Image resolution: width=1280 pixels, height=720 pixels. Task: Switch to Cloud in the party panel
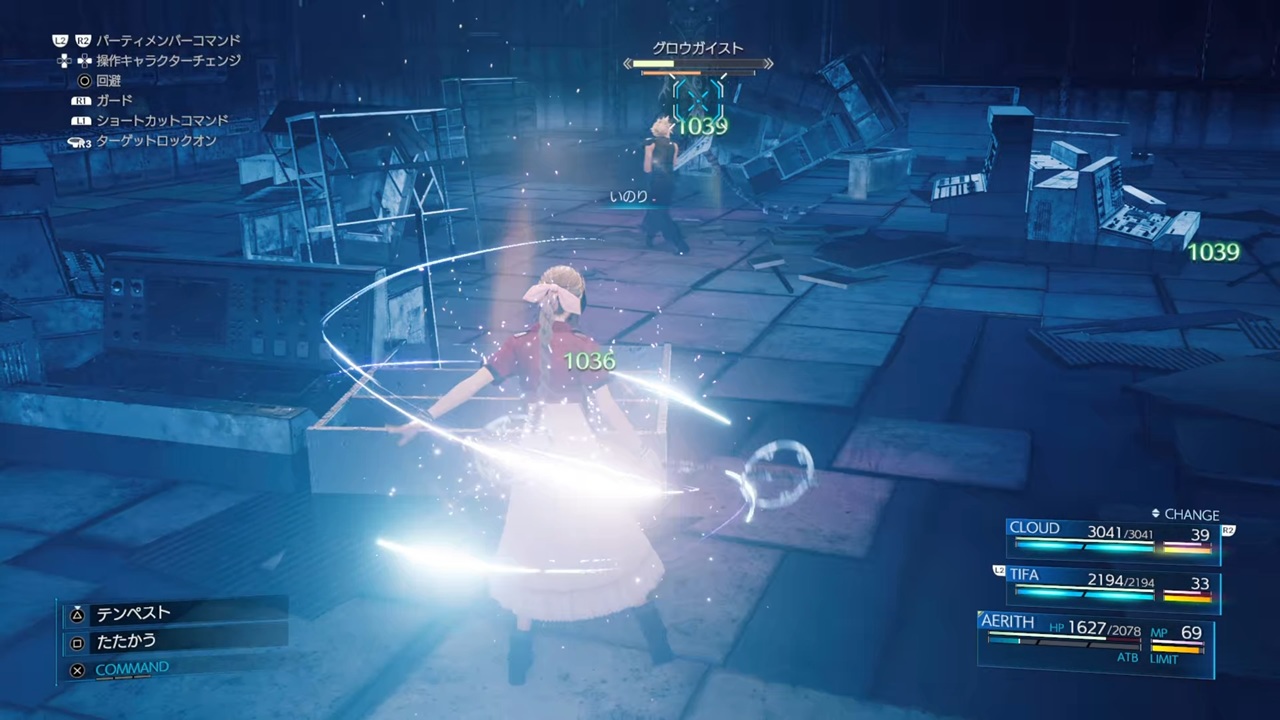(1112, 537)
